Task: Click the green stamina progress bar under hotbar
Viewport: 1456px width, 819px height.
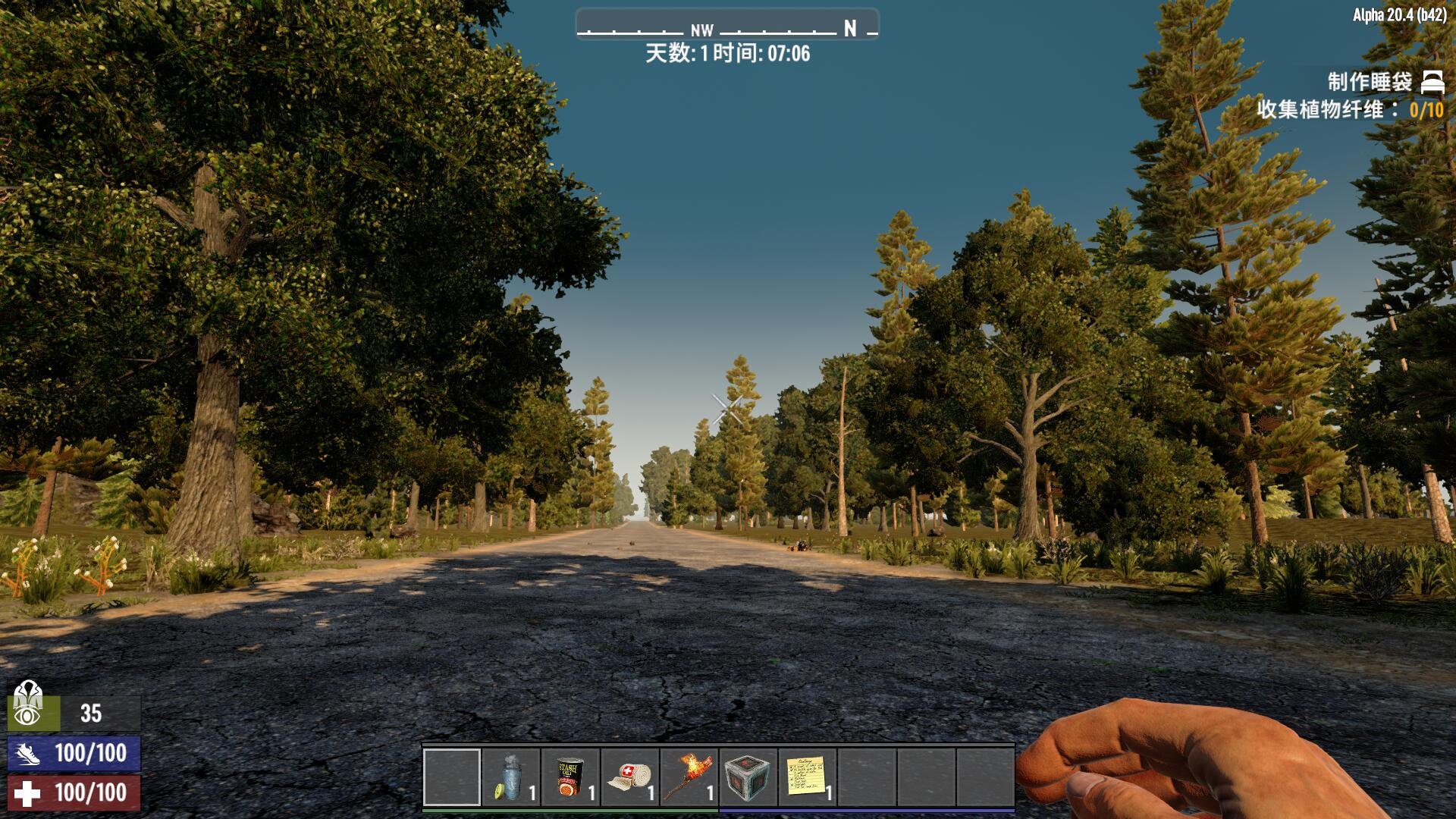Action: click(569, 810)
